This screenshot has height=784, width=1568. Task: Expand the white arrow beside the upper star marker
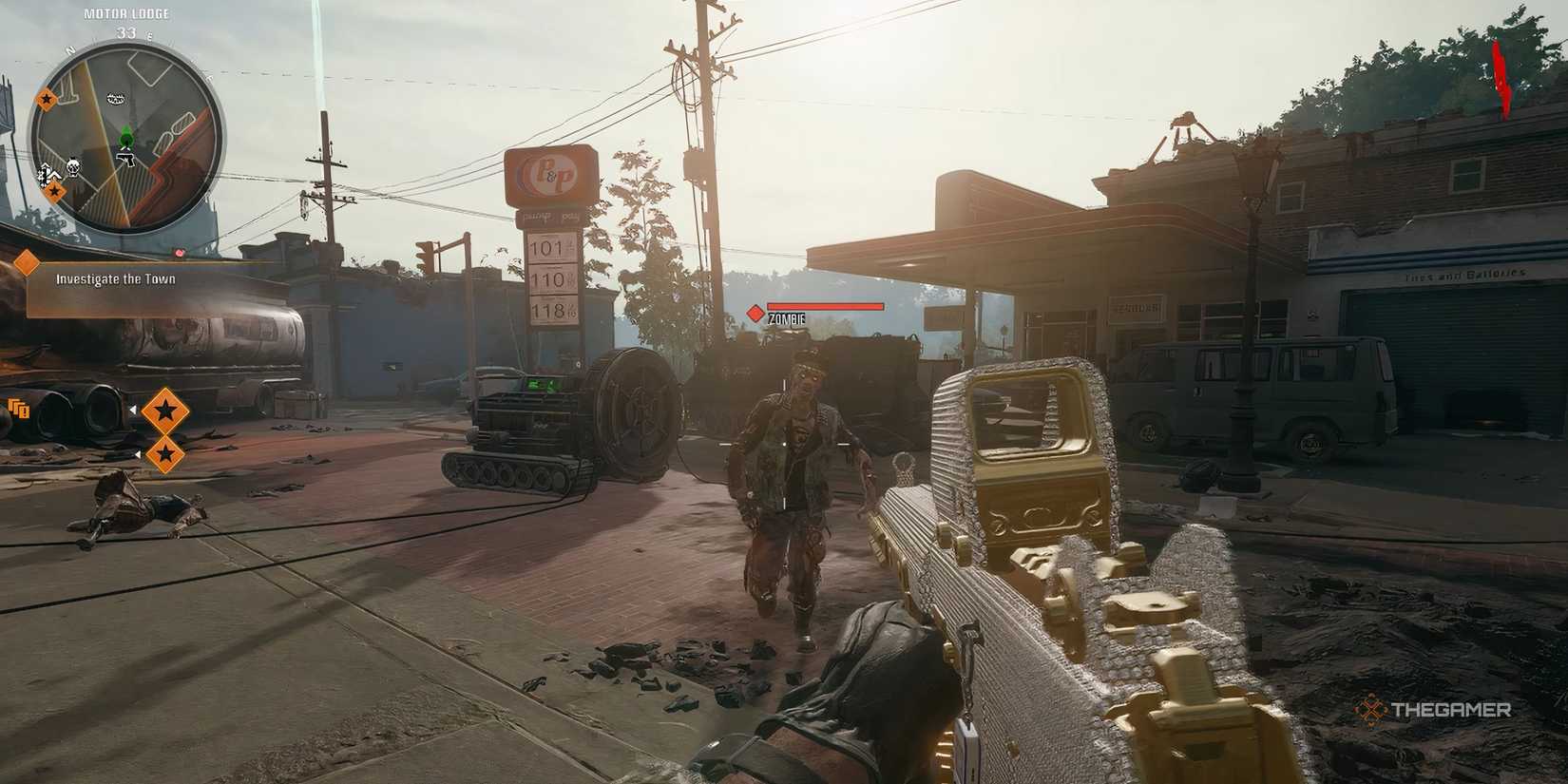point(134,410)
